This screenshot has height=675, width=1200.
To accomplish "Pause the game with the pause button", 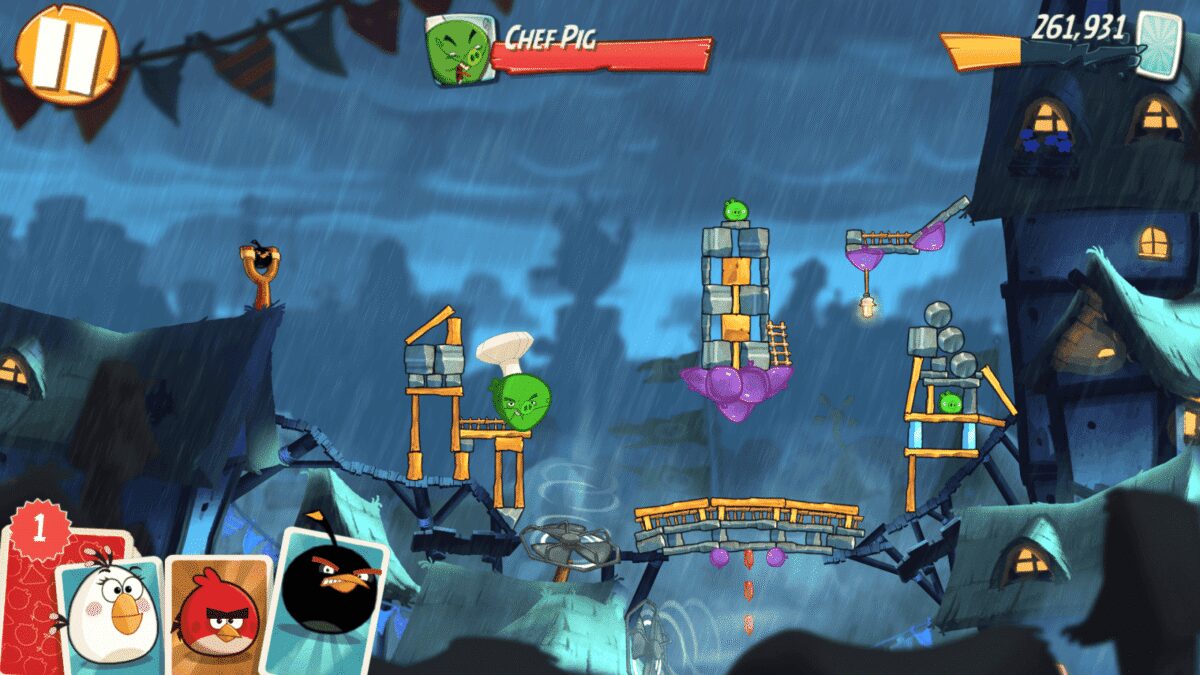I will pos(67,54).
